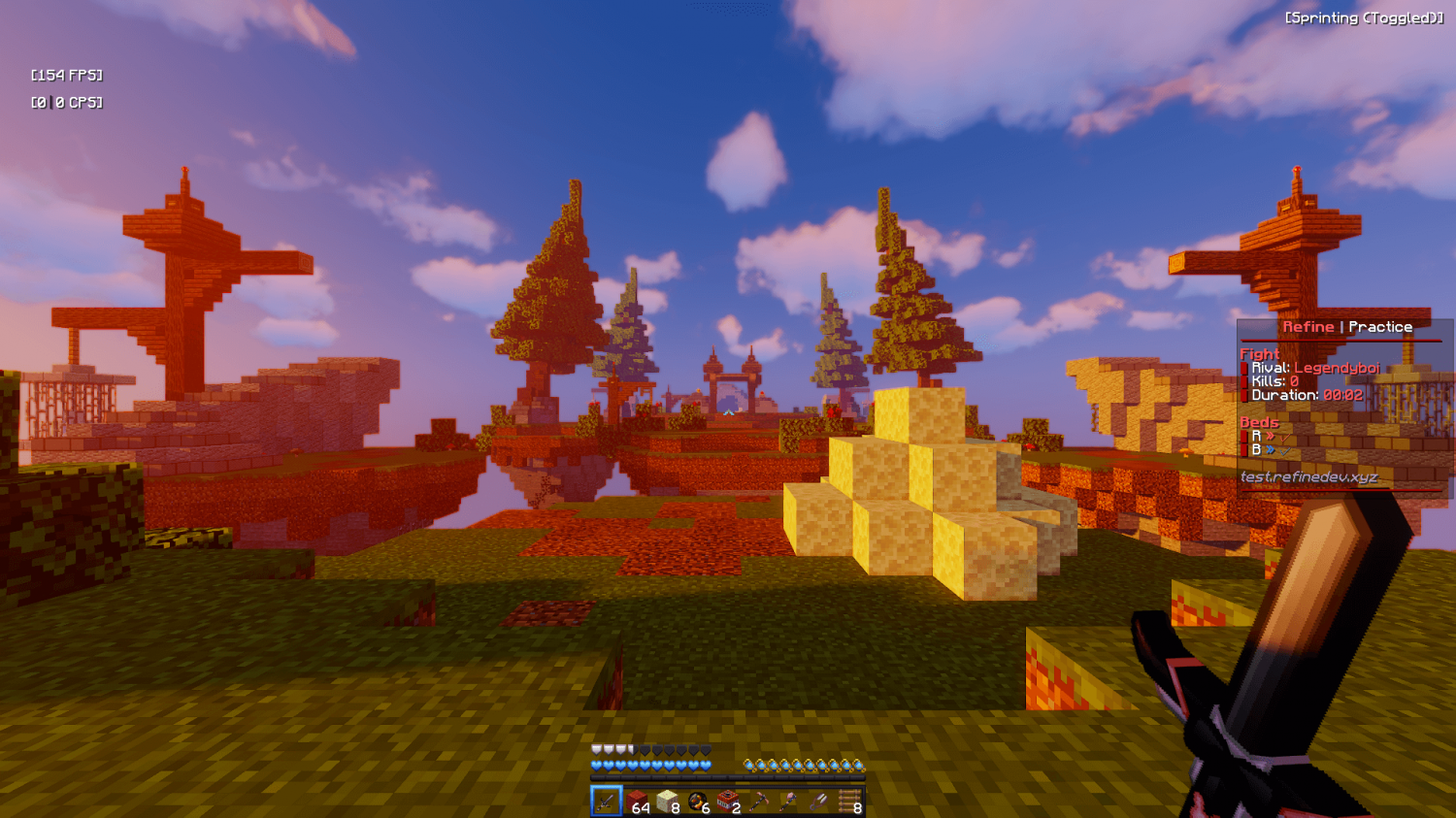Open the Refine scoreboard title

1308,327
